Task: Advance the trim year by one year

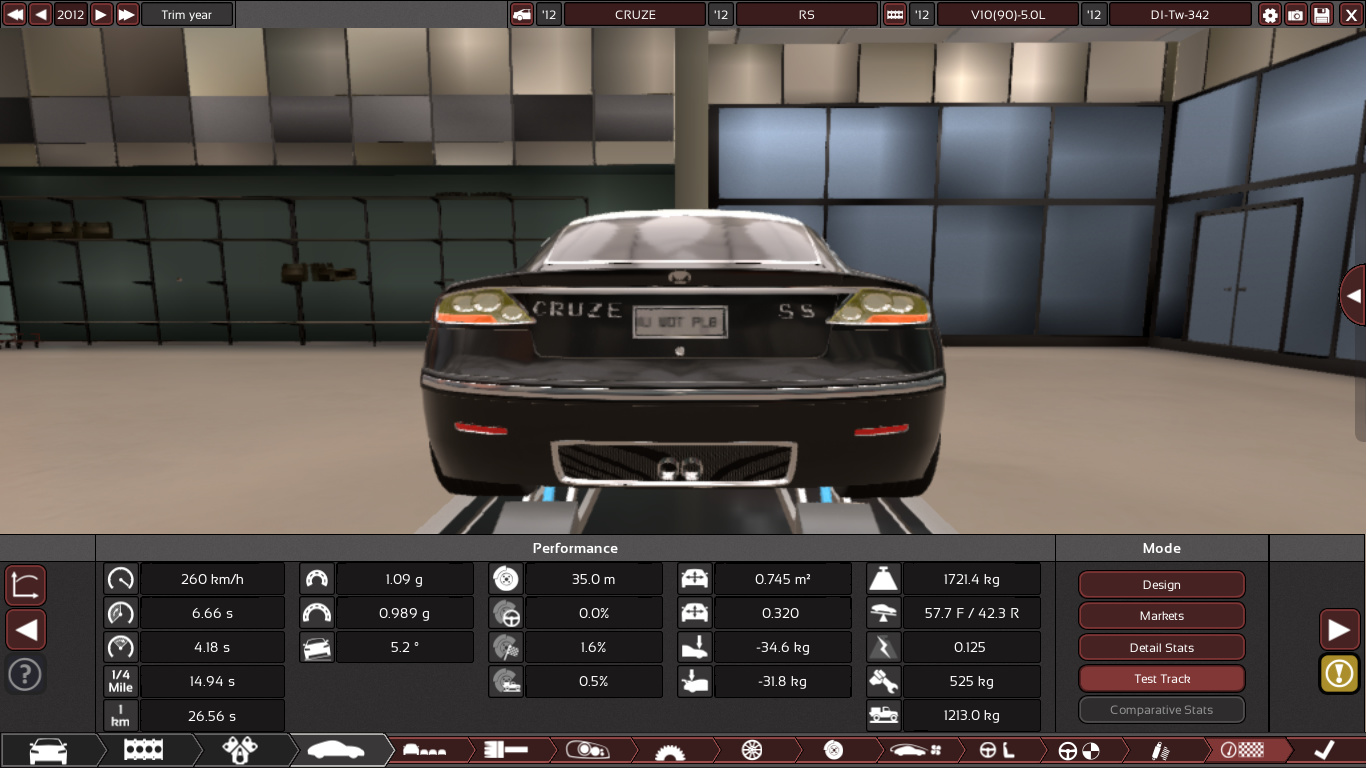Action: (101, 15)
